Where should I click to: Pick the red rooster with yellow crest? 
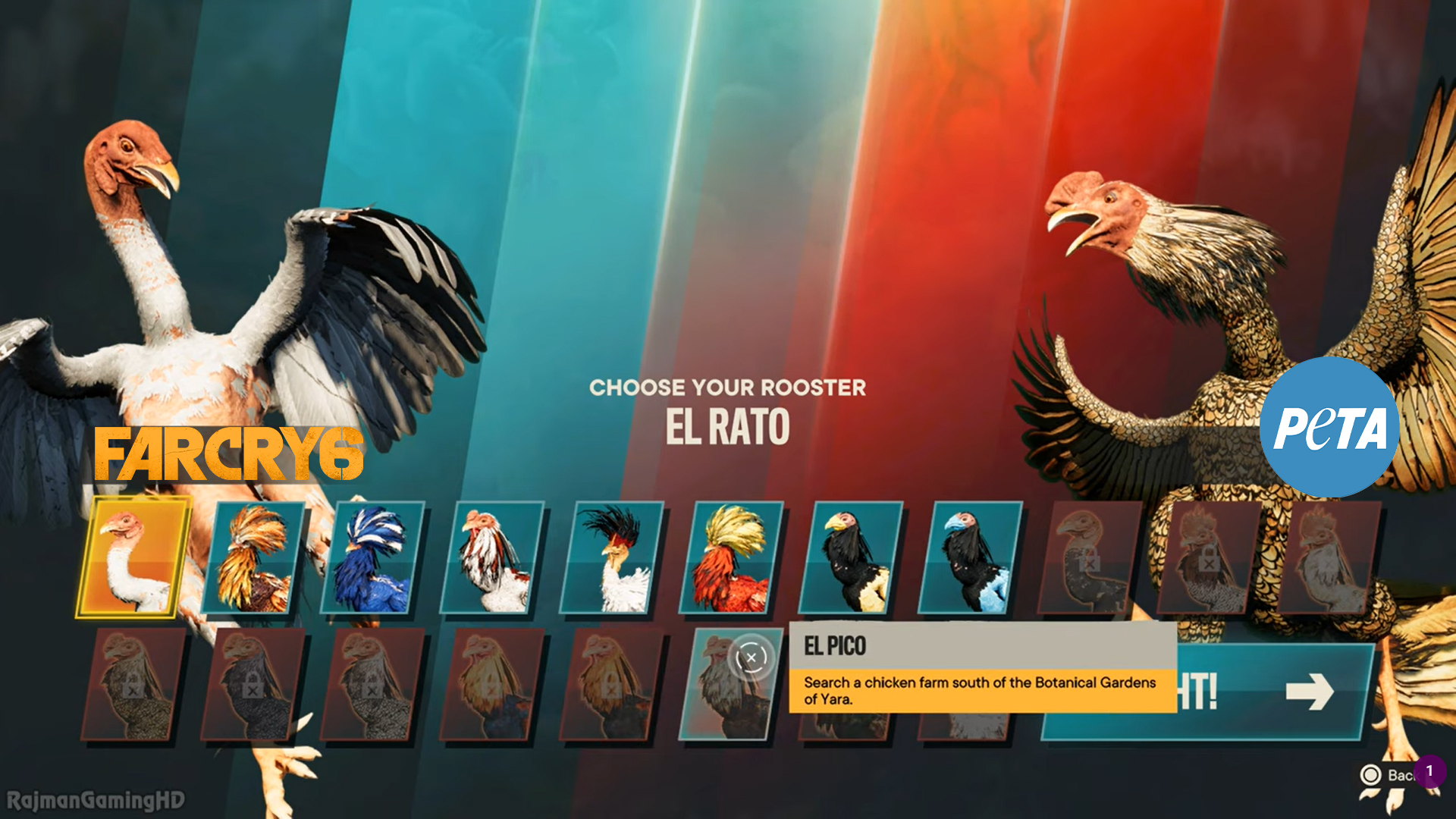point(730,557)
